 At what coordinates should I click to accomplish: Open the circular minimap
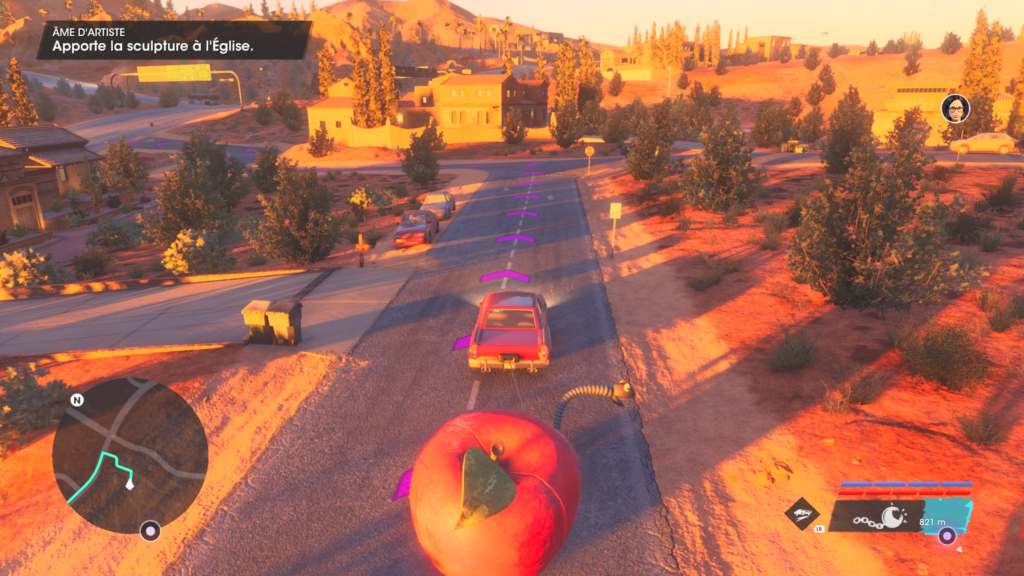coord(129,455)
